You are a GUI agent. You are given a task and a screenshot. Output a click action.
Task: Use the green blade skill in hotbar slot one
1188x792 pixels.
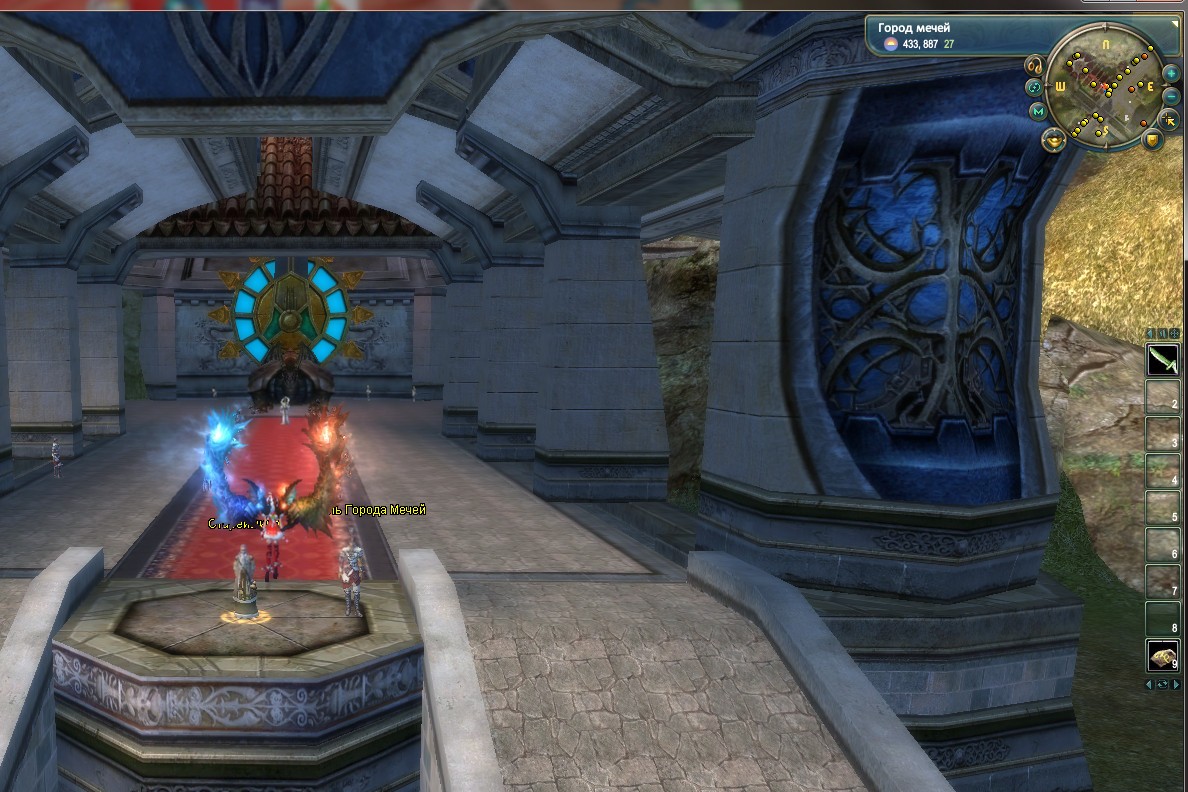1162,360
